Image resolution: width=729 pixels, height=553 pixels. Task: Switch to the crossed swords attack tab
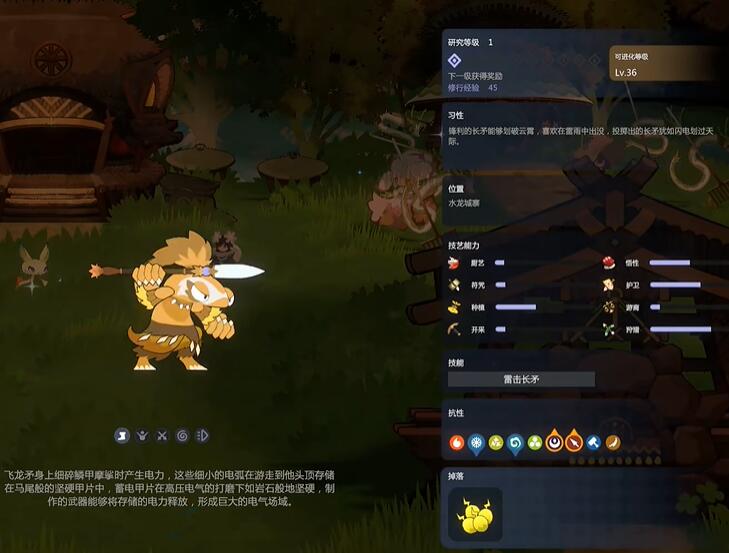(162, 435)
